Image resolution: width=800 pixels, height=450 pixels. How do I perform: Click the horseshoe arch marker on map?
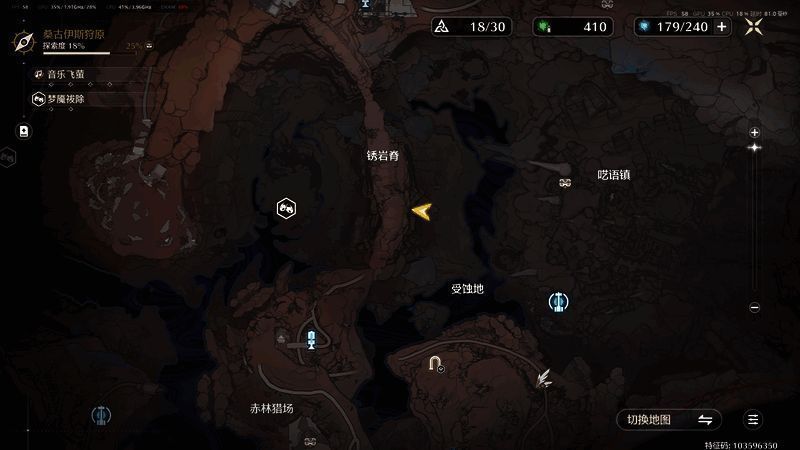pos(435,364)
